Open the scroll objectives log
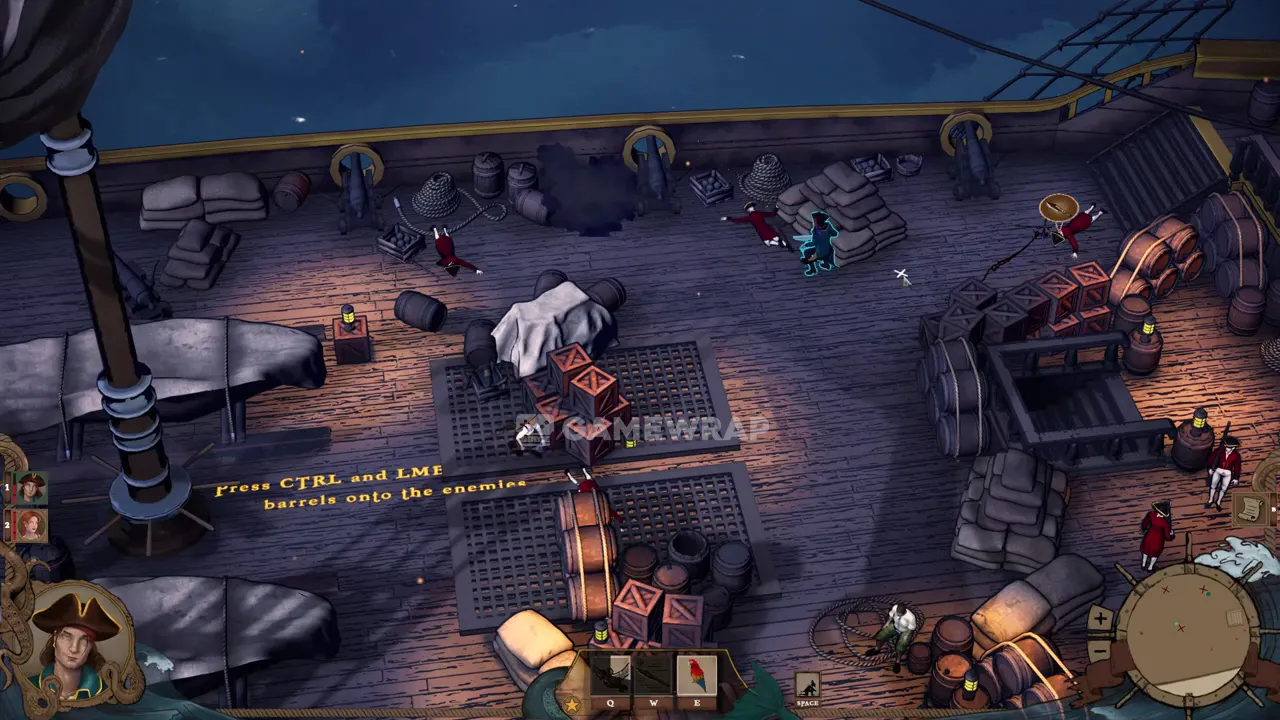The width and height of the screenshot is (1280, 720). (1248, 509)
